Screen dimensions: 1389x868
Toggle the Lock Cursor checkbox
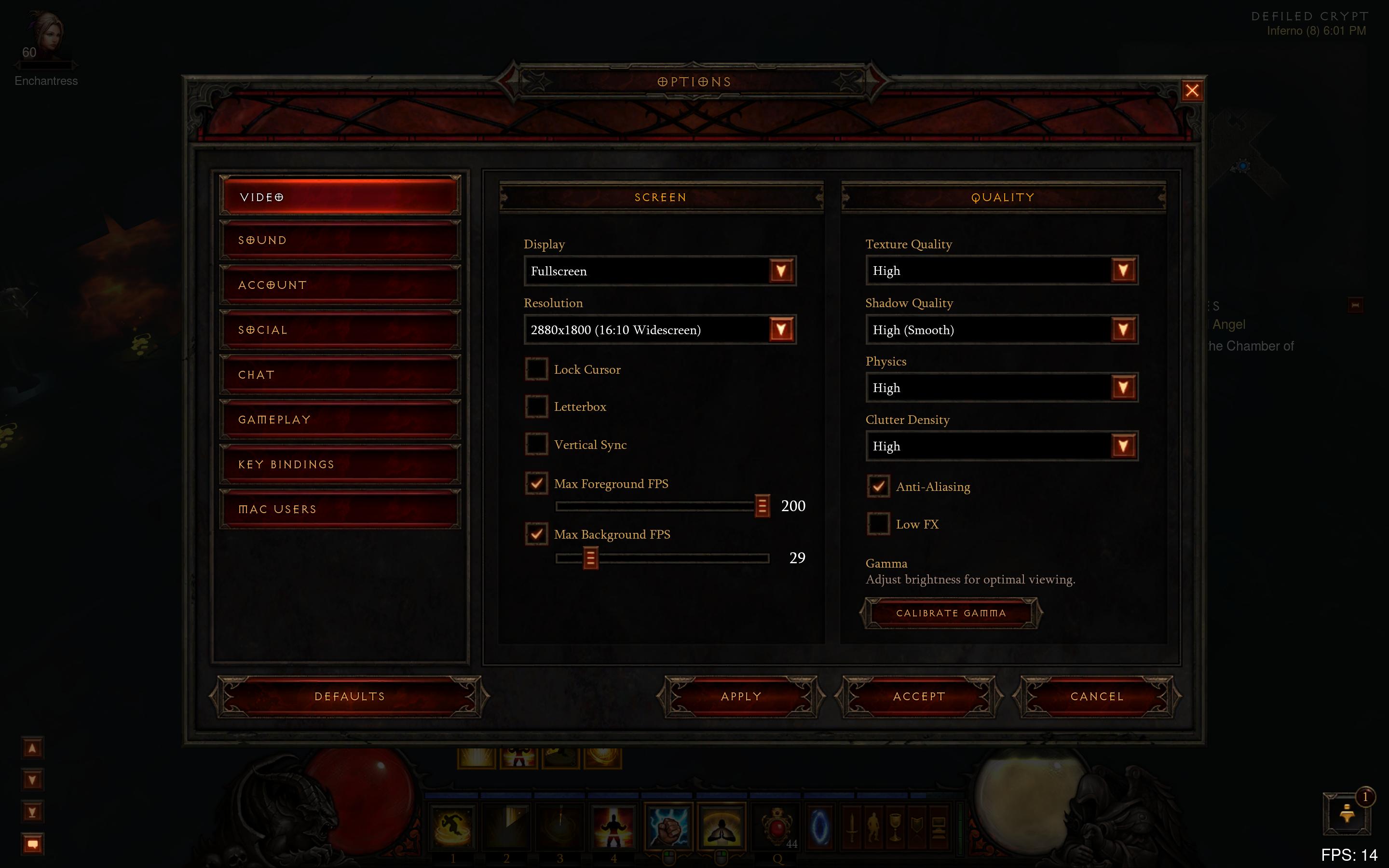coord(537,369)
